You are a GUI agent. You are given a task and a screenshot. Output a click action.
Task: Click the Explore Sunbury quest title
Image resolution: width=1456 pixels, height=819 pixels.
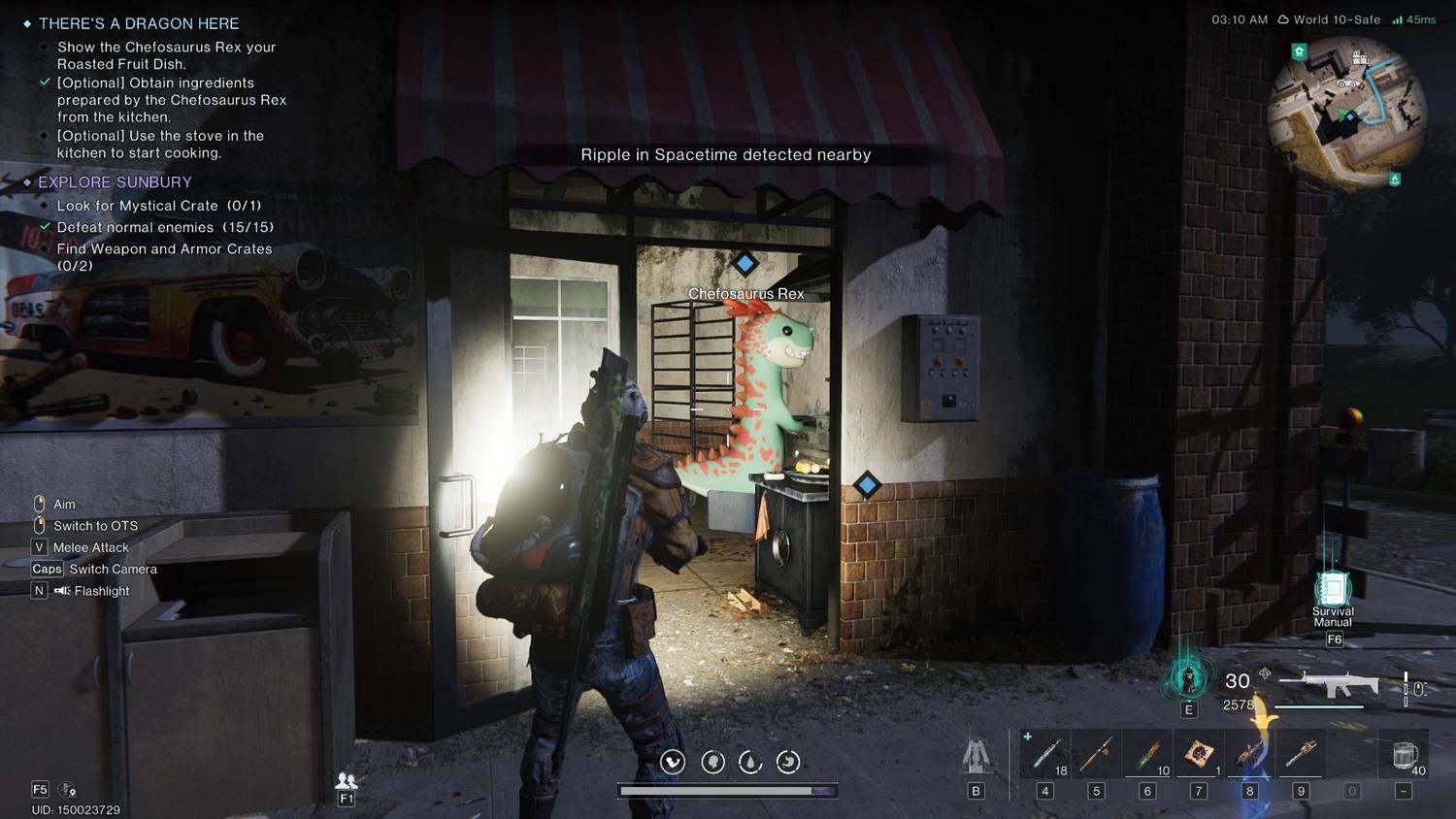pyautogui.click(x=115, y=182)
